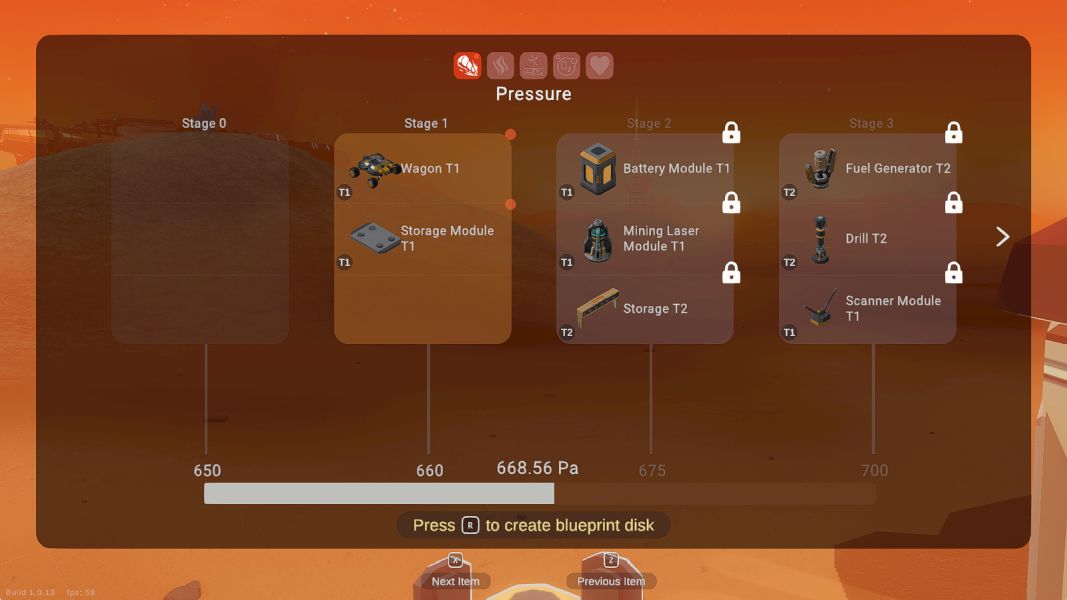The image size is (1067, 600).
Task: Open the empty Stage 0 panel
Action: tap(200, 239)
